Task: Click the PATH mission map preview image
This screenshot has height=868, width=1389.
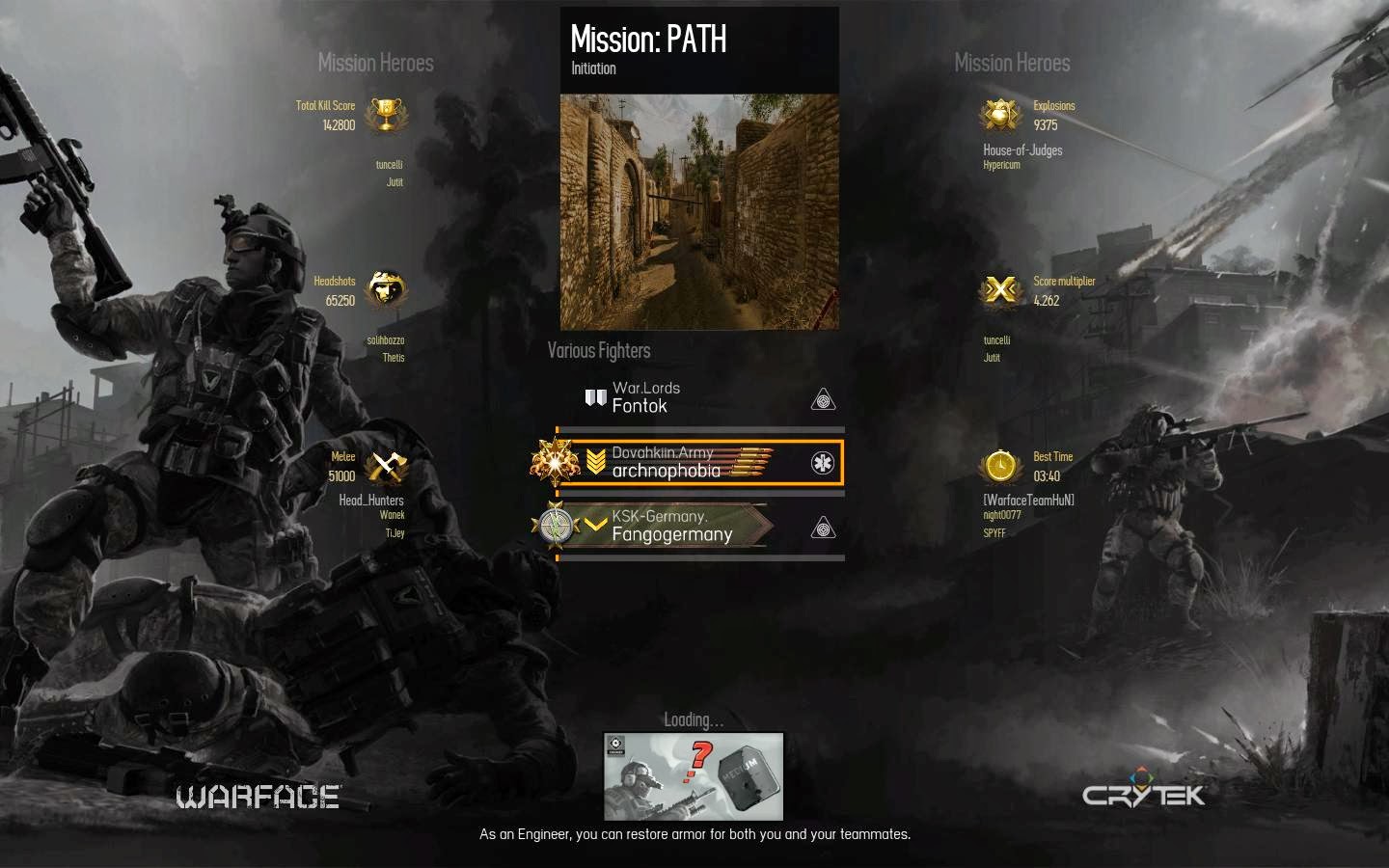Action: 698,210
